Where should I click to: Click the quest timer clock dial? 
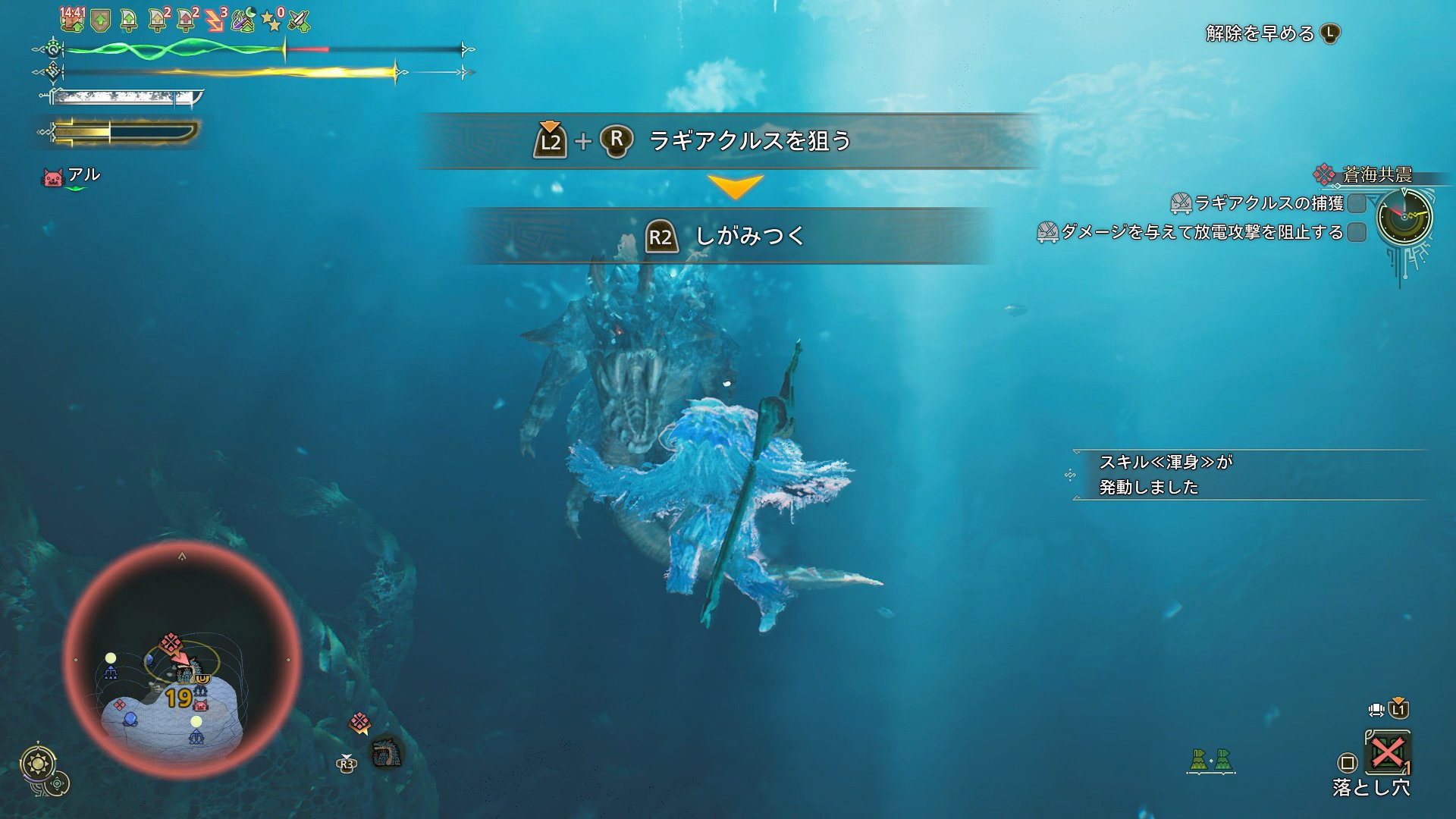tap(1404, 216)
